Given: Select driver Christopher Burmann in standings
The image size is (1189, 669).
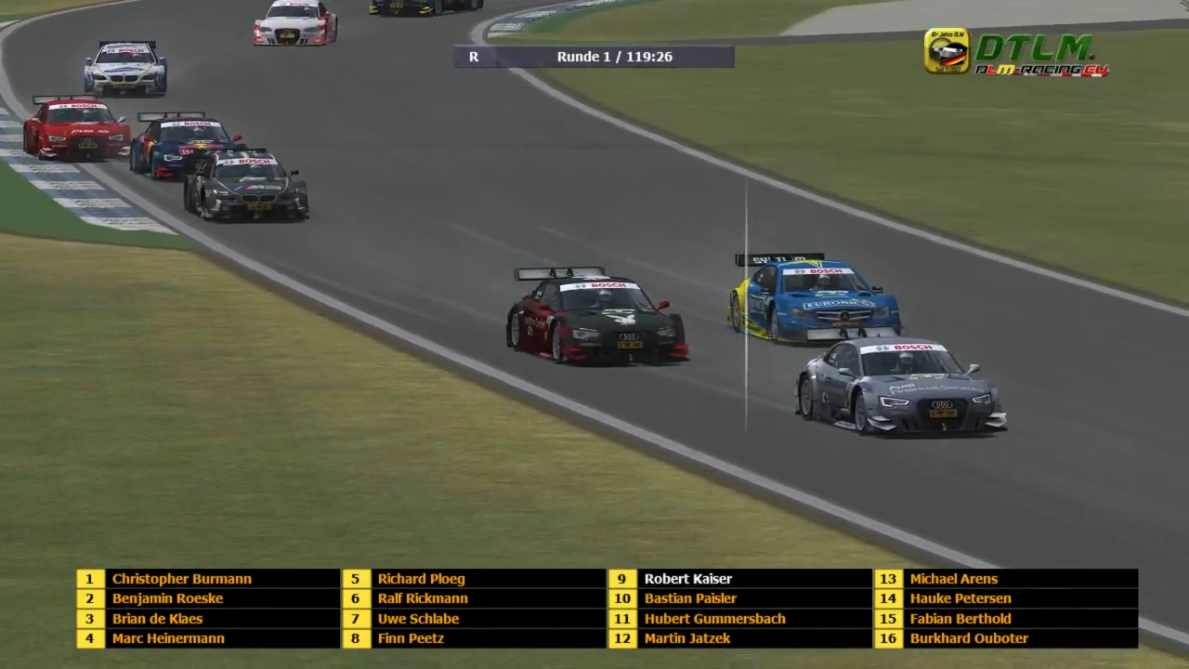Looking at the screenshot, I should pos(181,579).
